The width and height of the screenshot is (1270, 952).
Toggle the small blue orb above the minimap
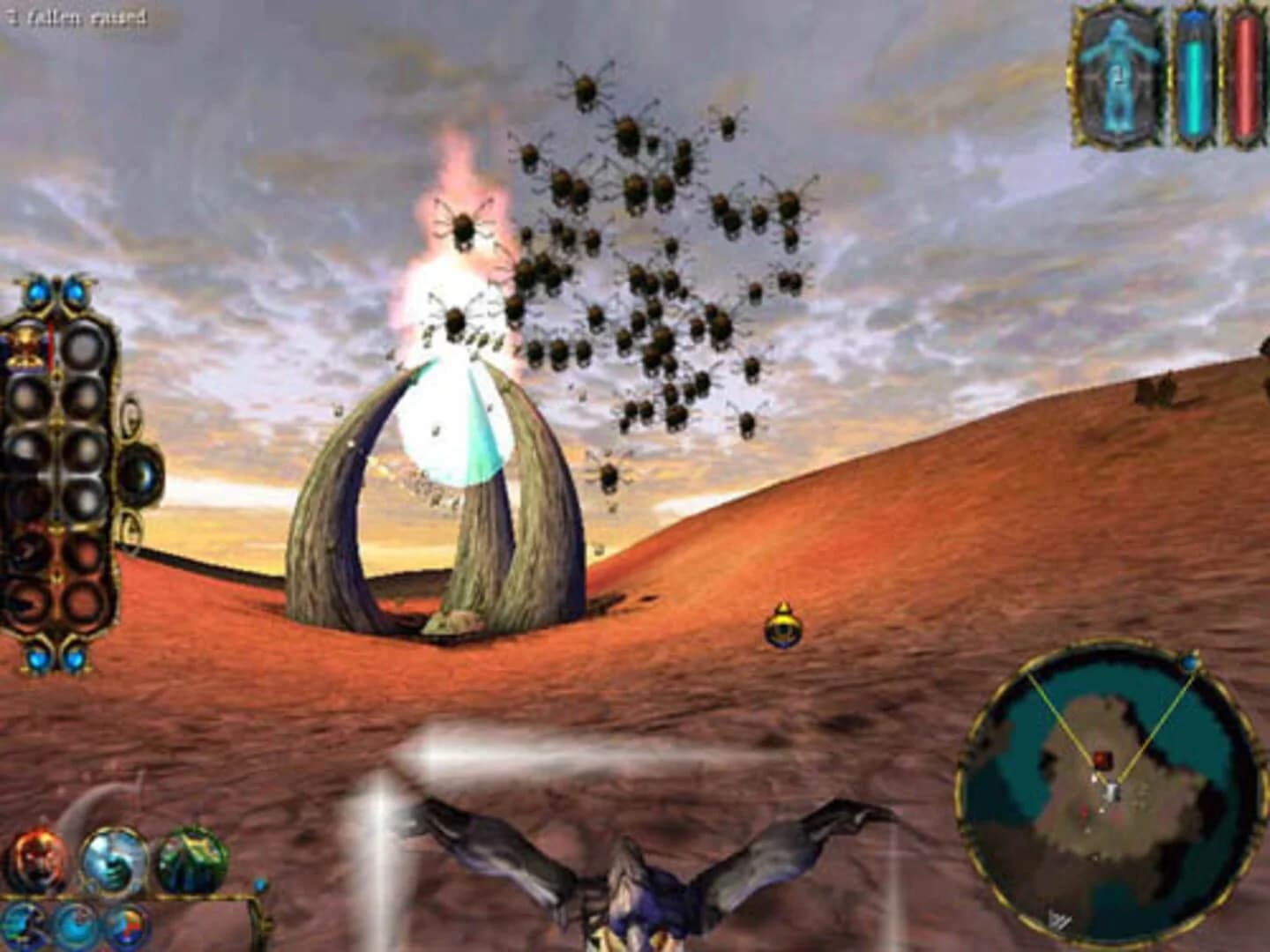1189,663
